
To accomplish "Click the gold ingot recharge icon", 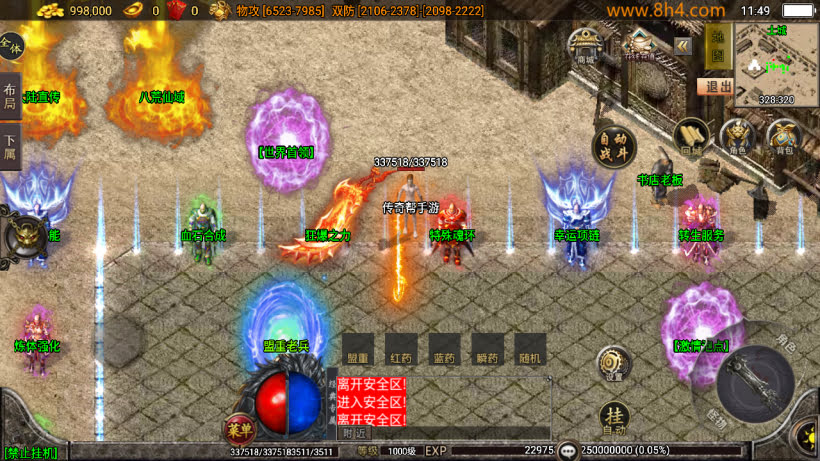I will pyautogui.click(x=132, y=10).
